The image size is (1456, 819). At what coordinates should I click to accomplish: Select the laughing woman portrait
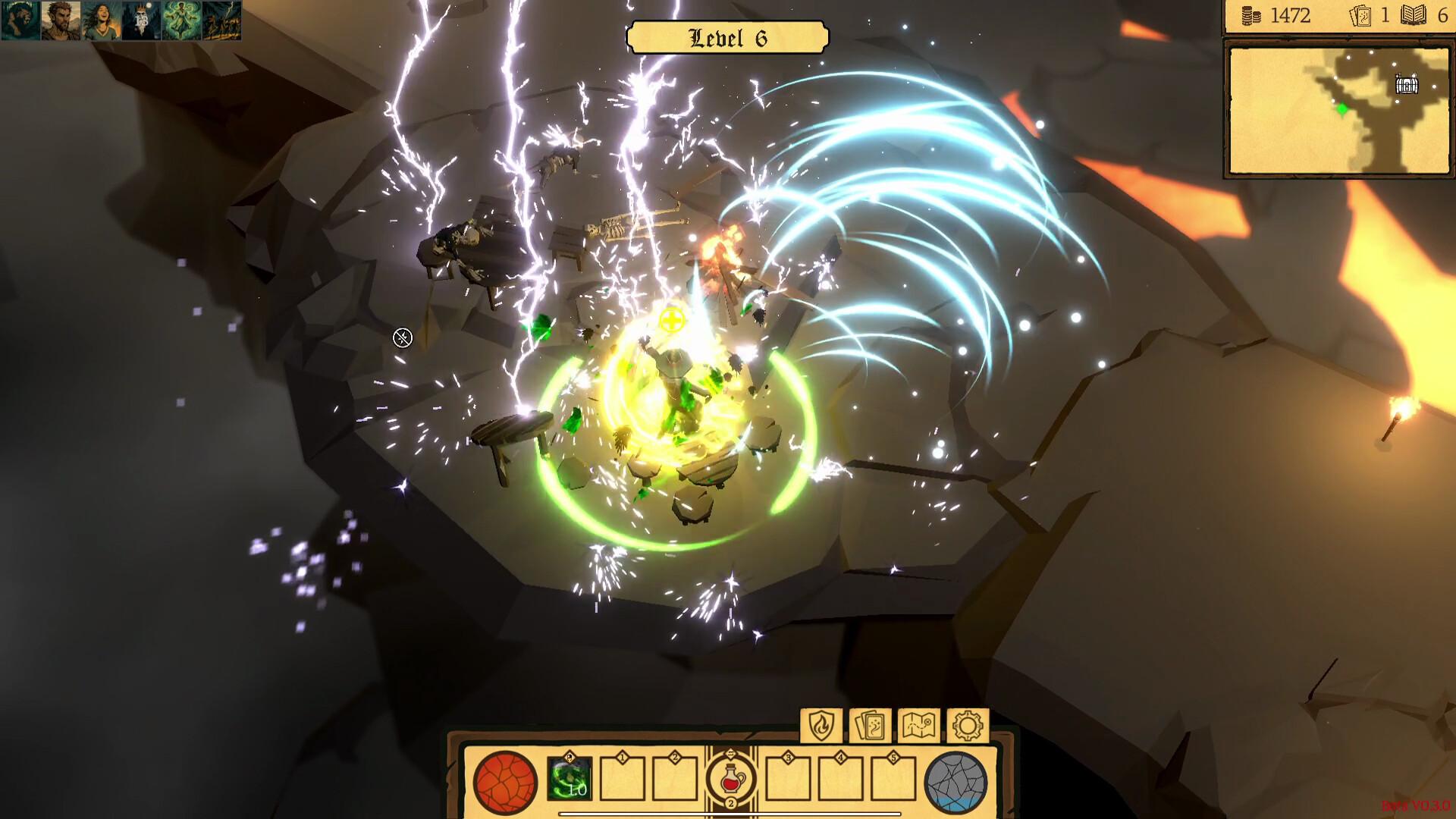click(x=101, y=20)
